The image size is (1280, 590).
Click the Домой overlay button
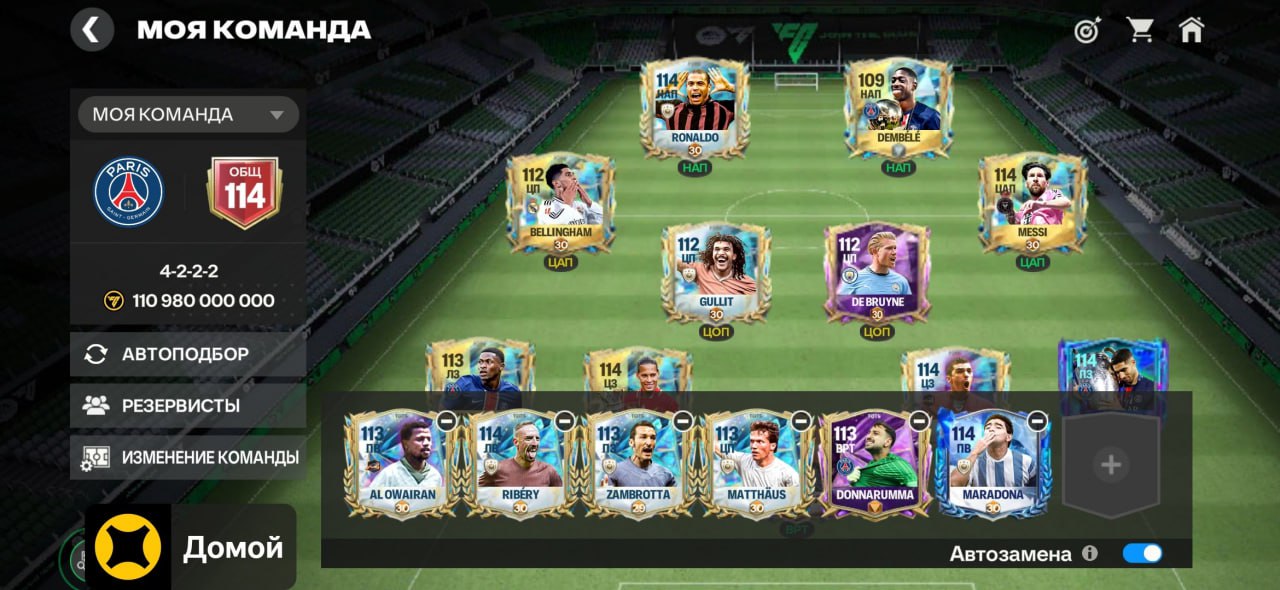point(191,547)
